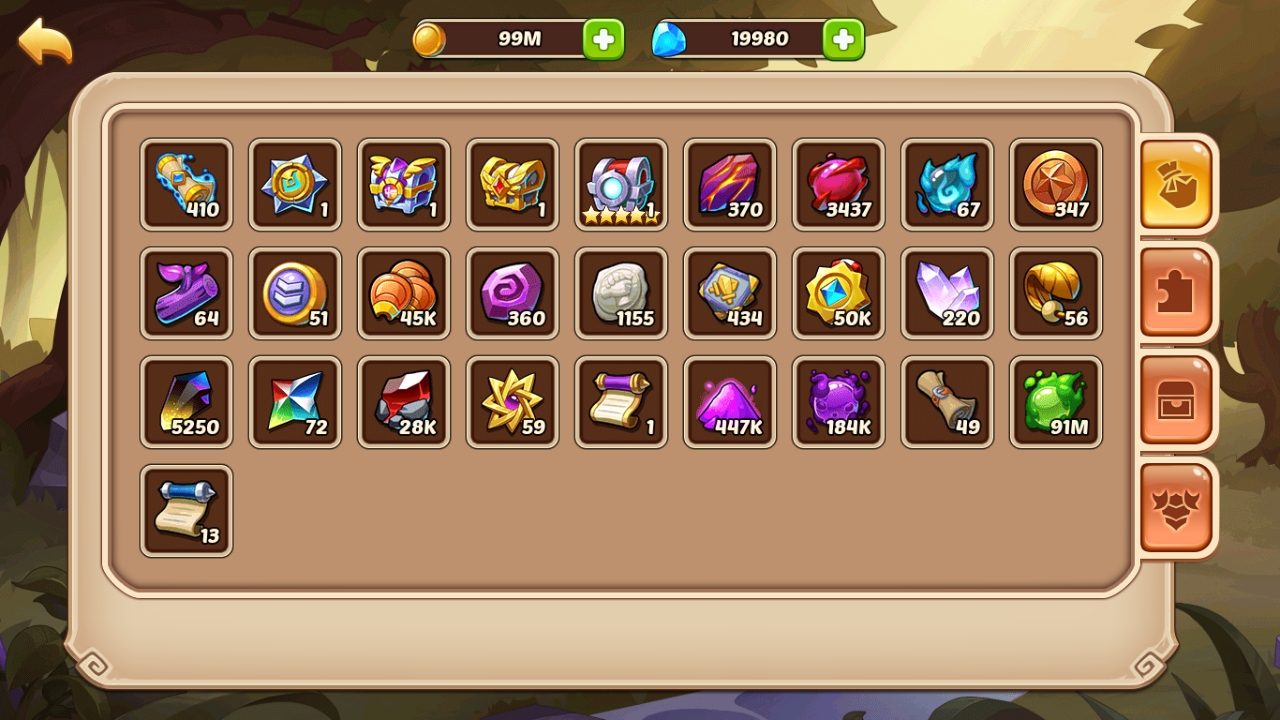
Task: Select the blue flame spirit with 67 count
Action: point(947,185)
